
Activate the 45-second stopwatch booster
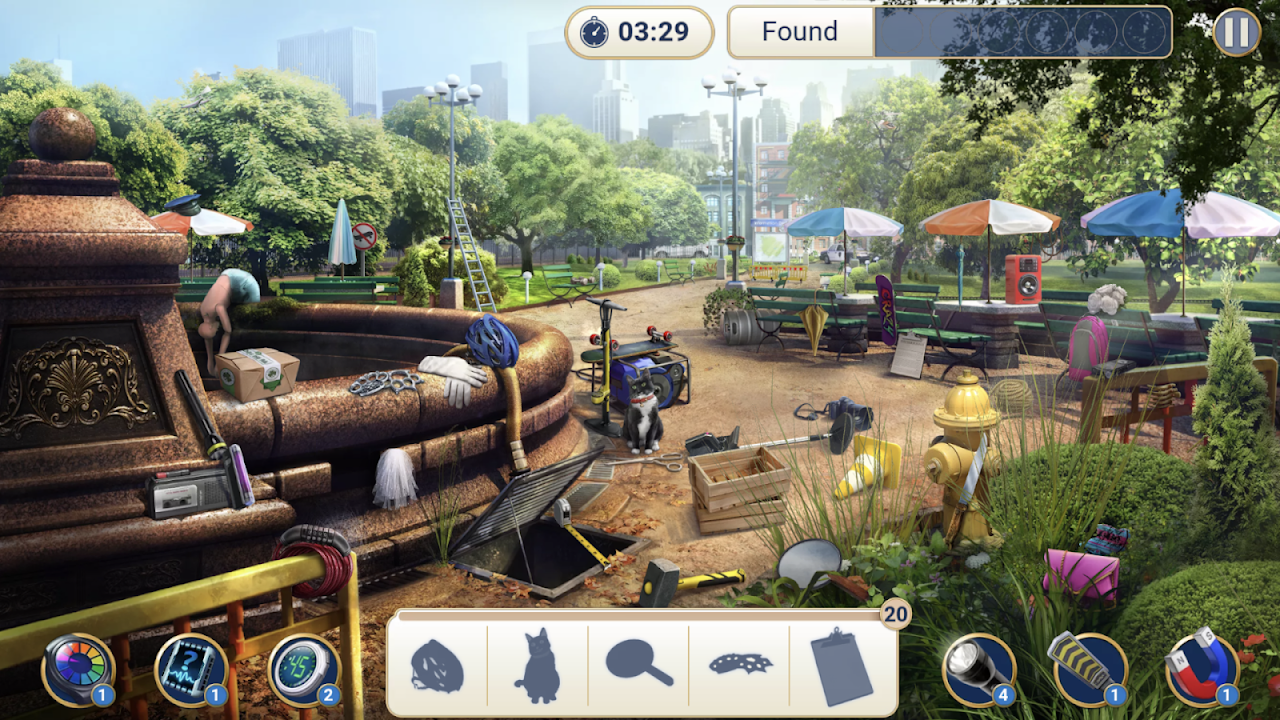(x=304, y=669)
